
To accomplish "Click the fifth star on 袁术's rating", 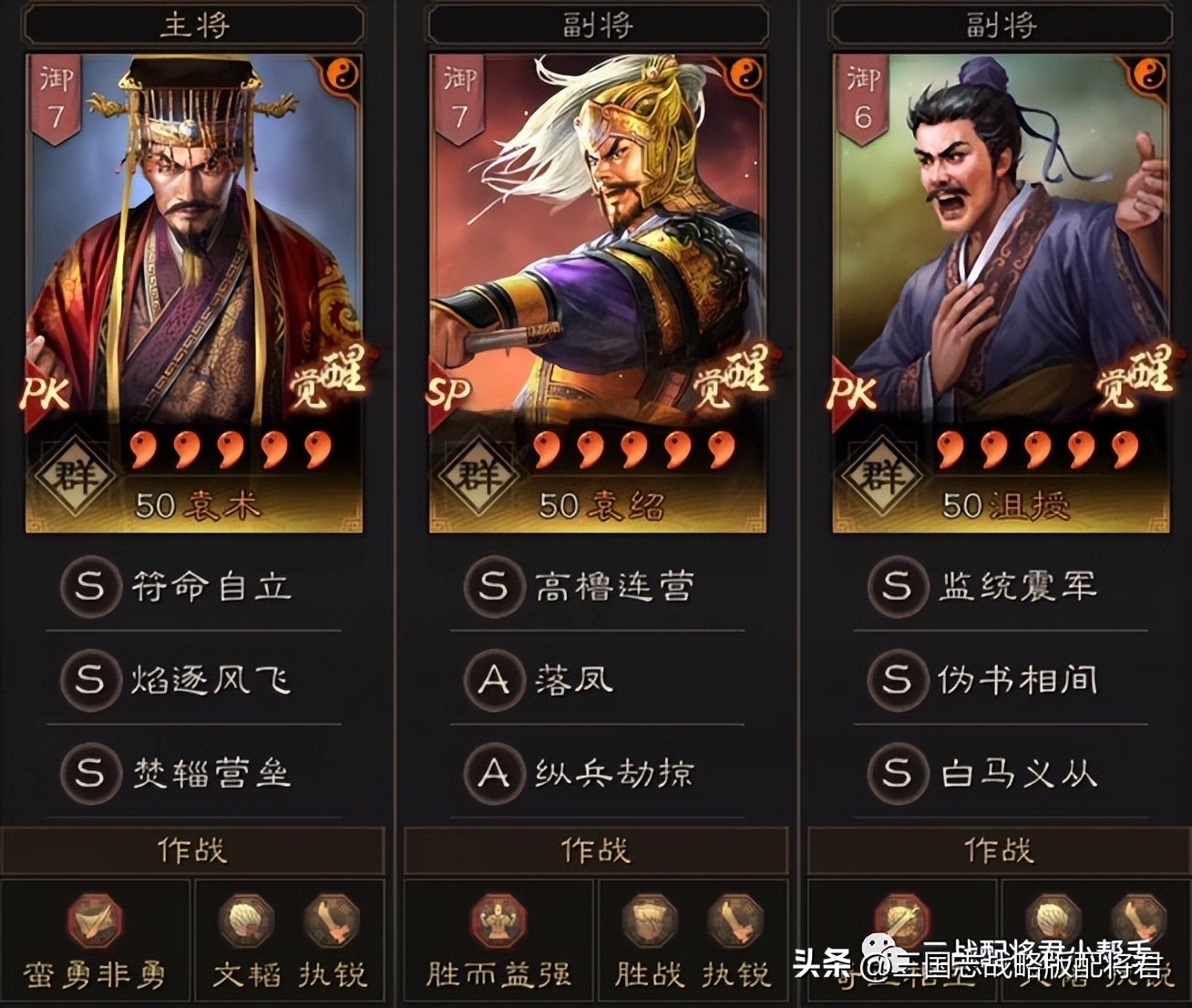I will [316, 447].
